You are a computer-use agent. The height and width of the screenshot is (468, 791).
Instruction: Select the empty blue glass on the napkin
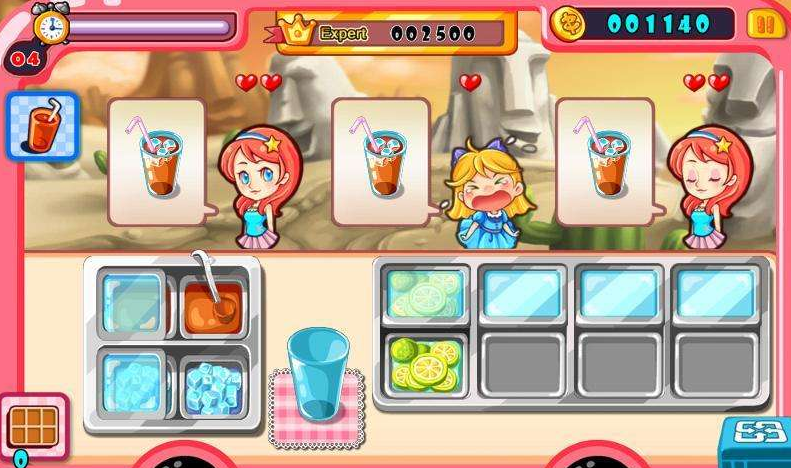[317, 374]
